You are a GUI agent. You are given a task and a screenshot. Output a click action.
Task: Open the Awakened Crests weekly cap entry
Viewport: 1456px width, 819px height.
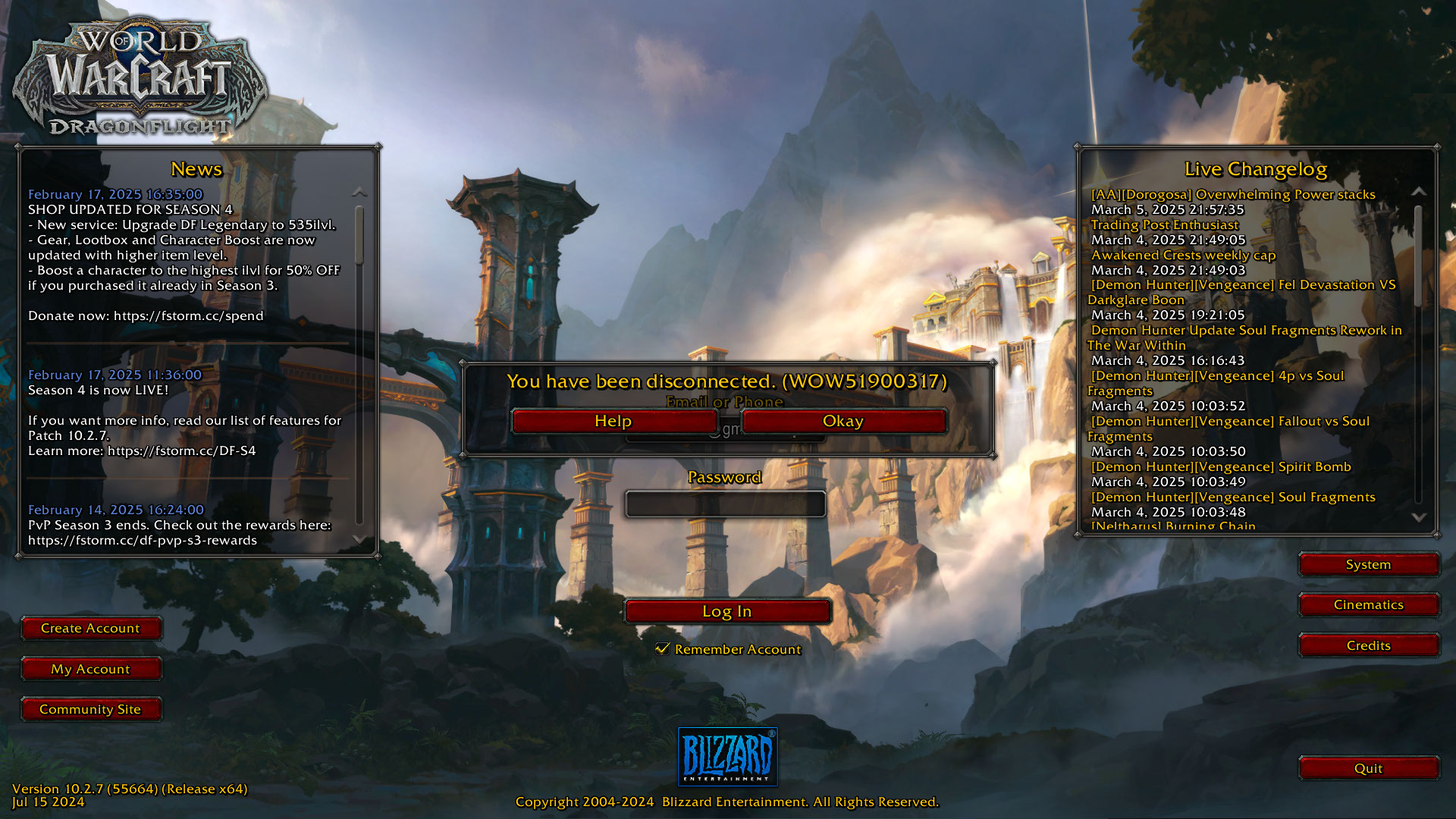[1183, 255]
